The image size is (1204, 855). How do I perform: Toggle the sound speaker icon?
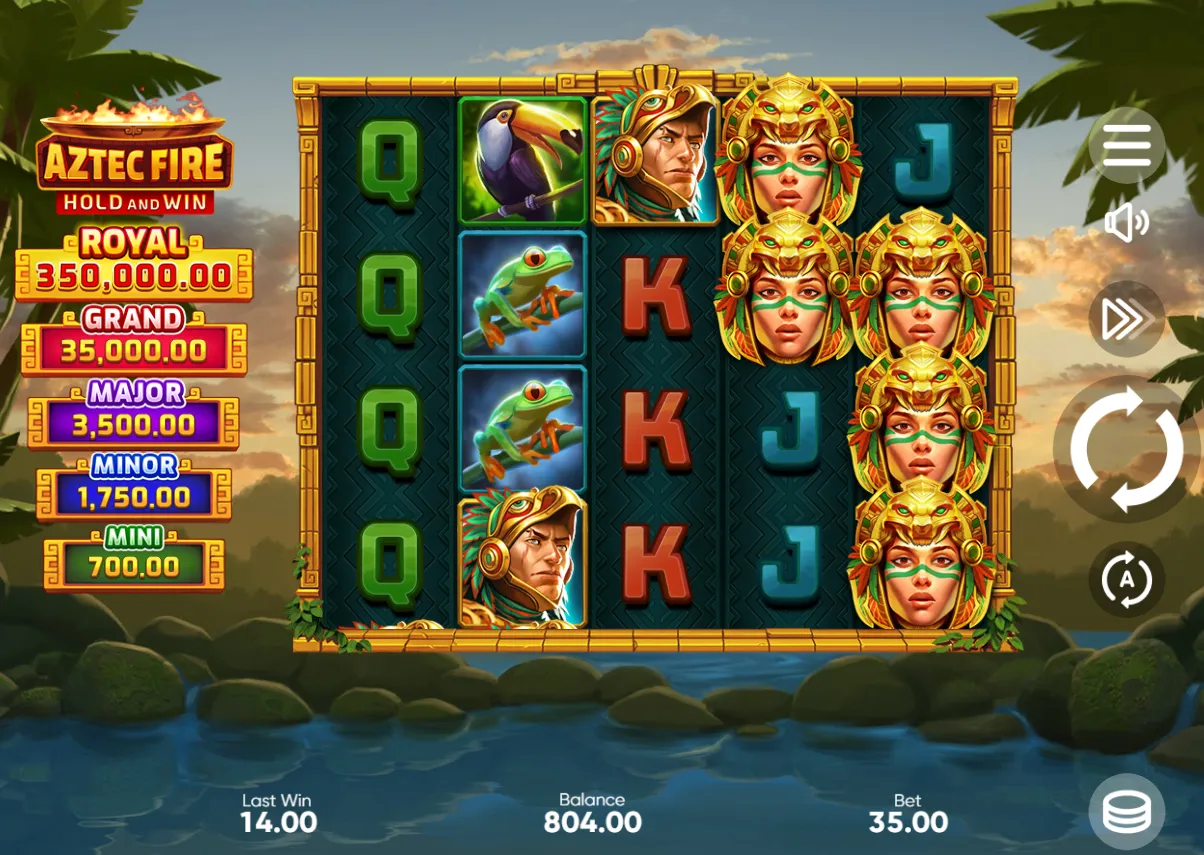pyautogui.click(x=1127, y=223)
